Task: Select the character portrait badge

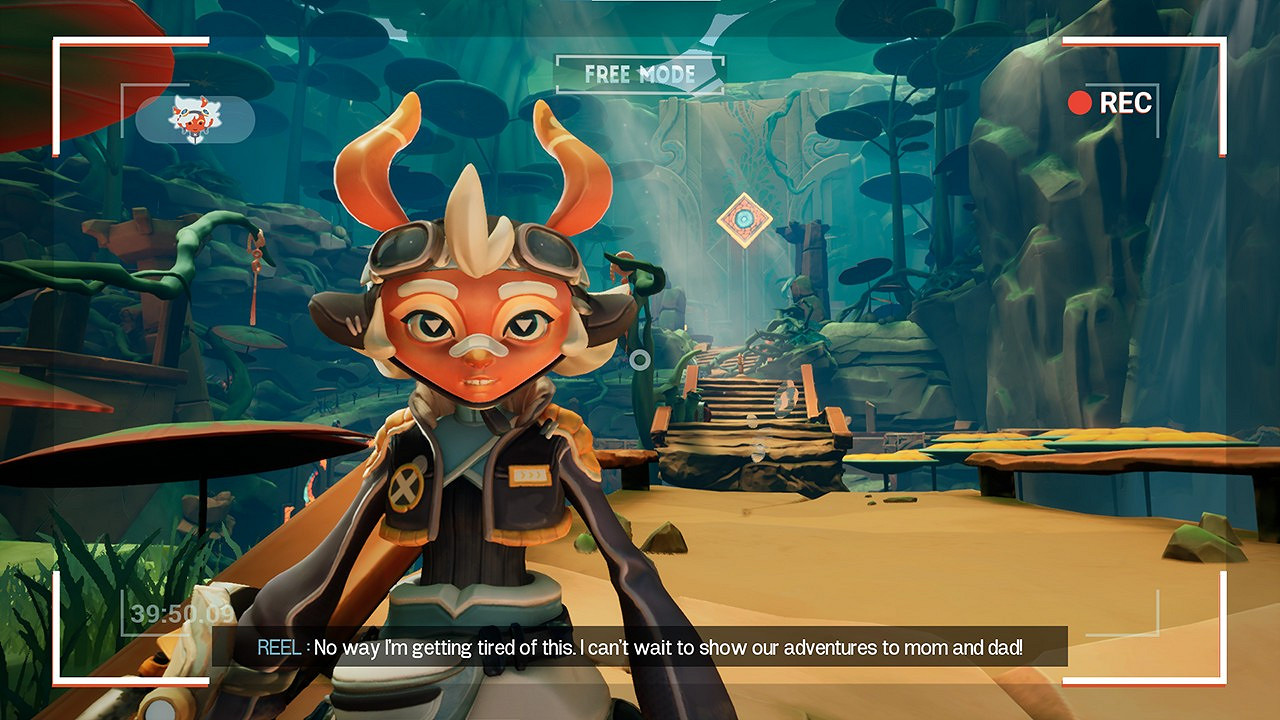Action: click(x=195, y=119)
